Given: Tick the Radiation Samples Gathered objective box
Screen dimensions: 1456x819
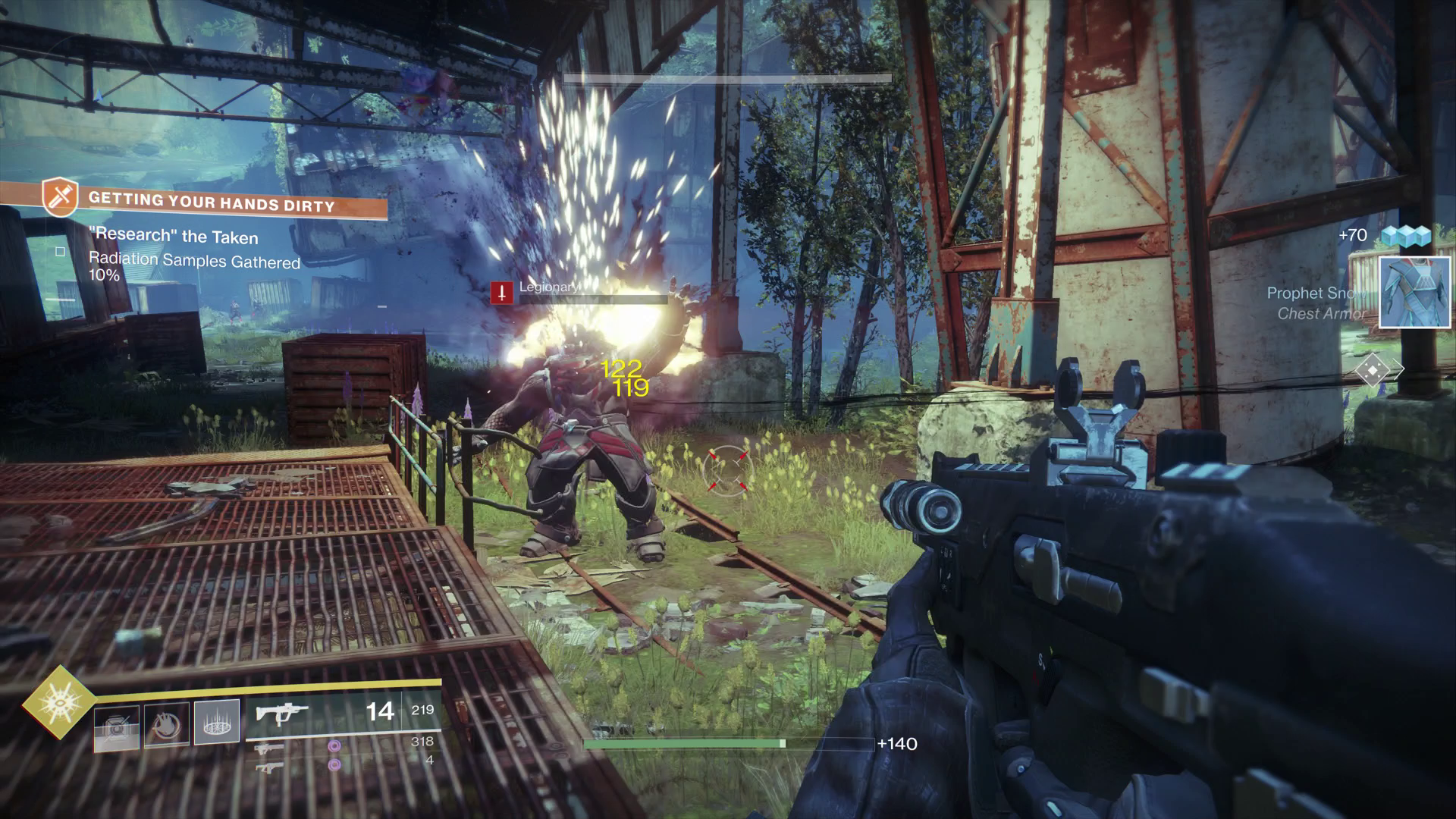Looking at the screenshot, I should click(x=61, y=252).
